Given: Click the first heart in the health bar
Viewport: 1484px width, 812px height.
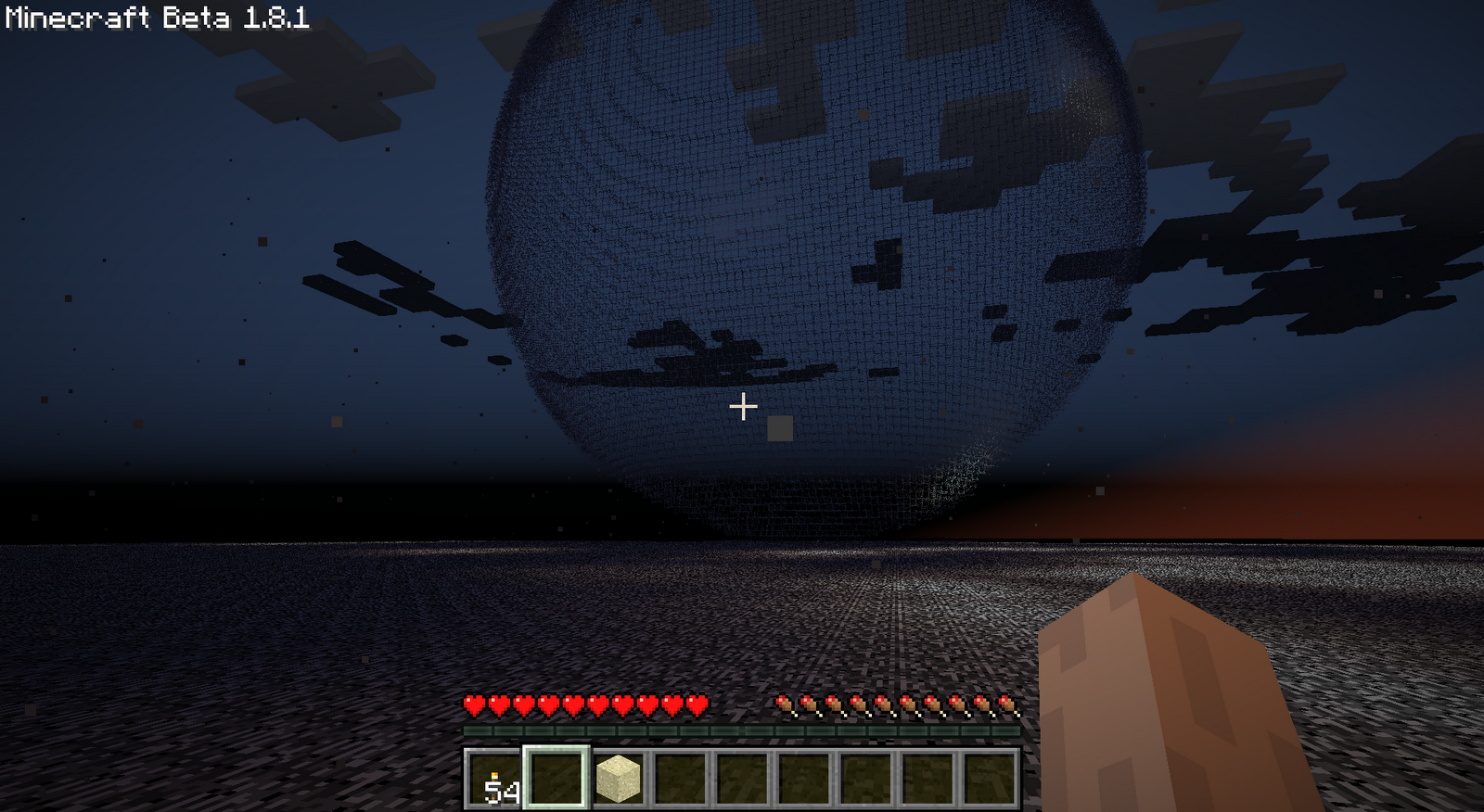Looking at the screenshot, I should point(476,706).
